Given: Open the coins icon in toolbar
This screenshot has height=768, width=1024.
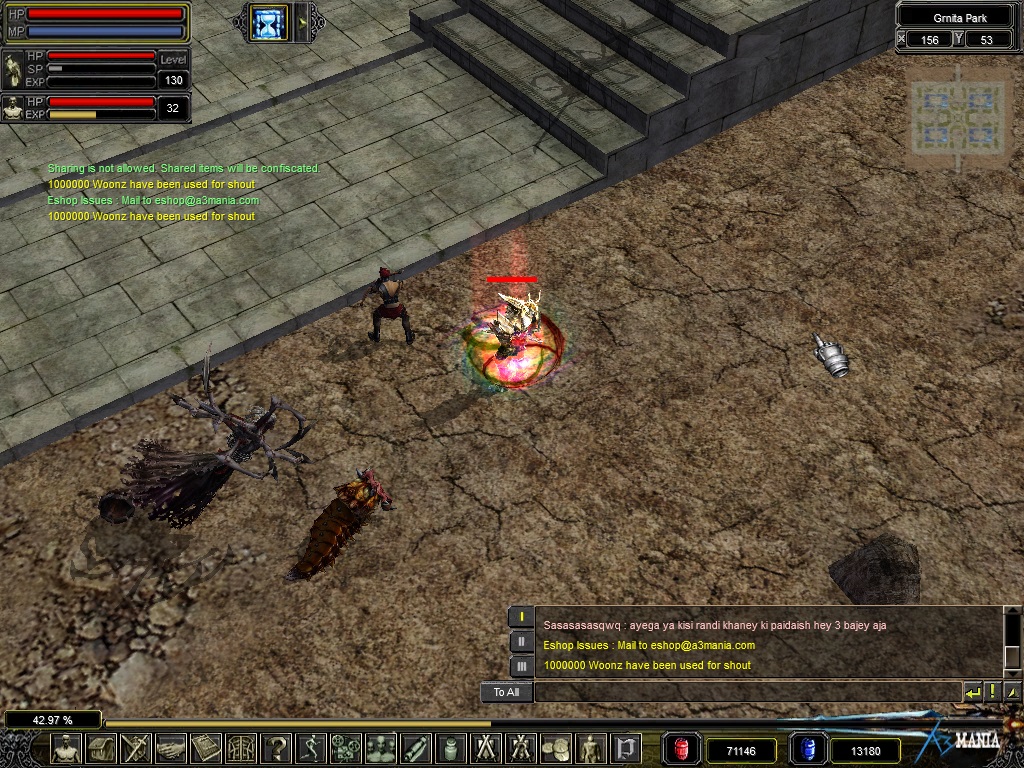Looking at the screenshot, I should pyautogui.click(x=556, y=748).
